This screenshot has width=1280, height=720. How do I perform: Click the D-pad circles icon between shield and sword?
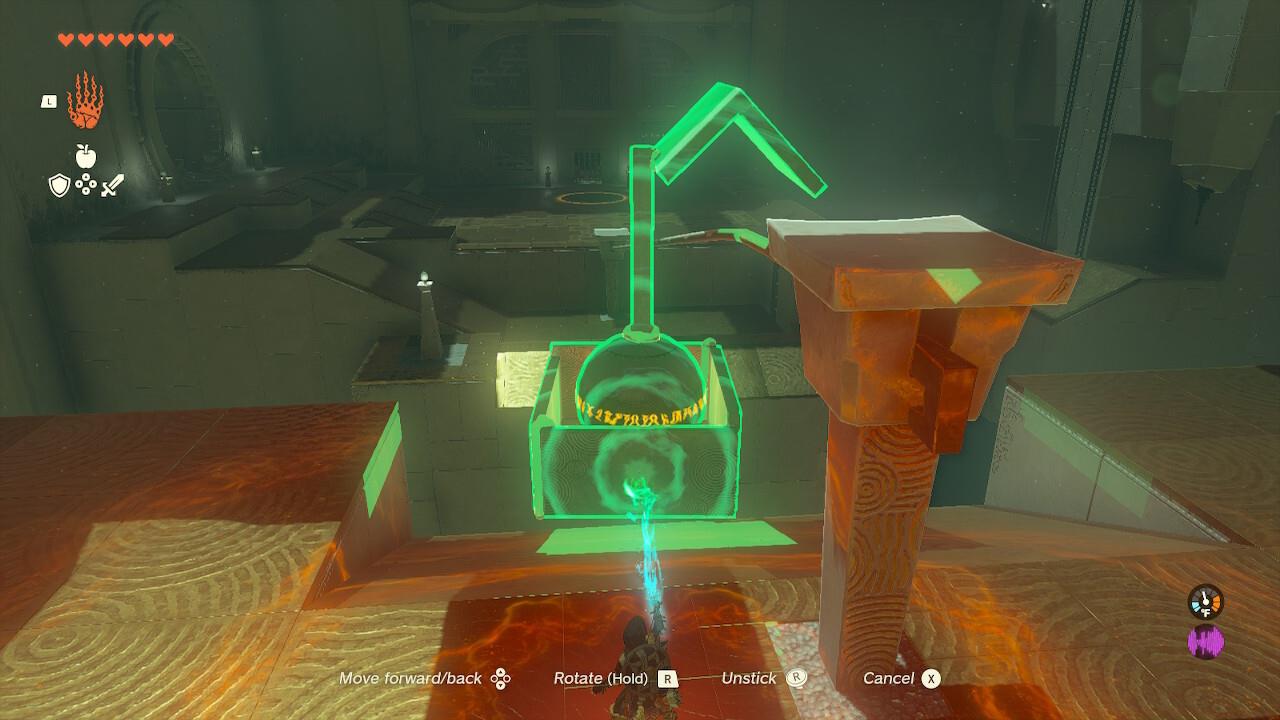(86, 184)
